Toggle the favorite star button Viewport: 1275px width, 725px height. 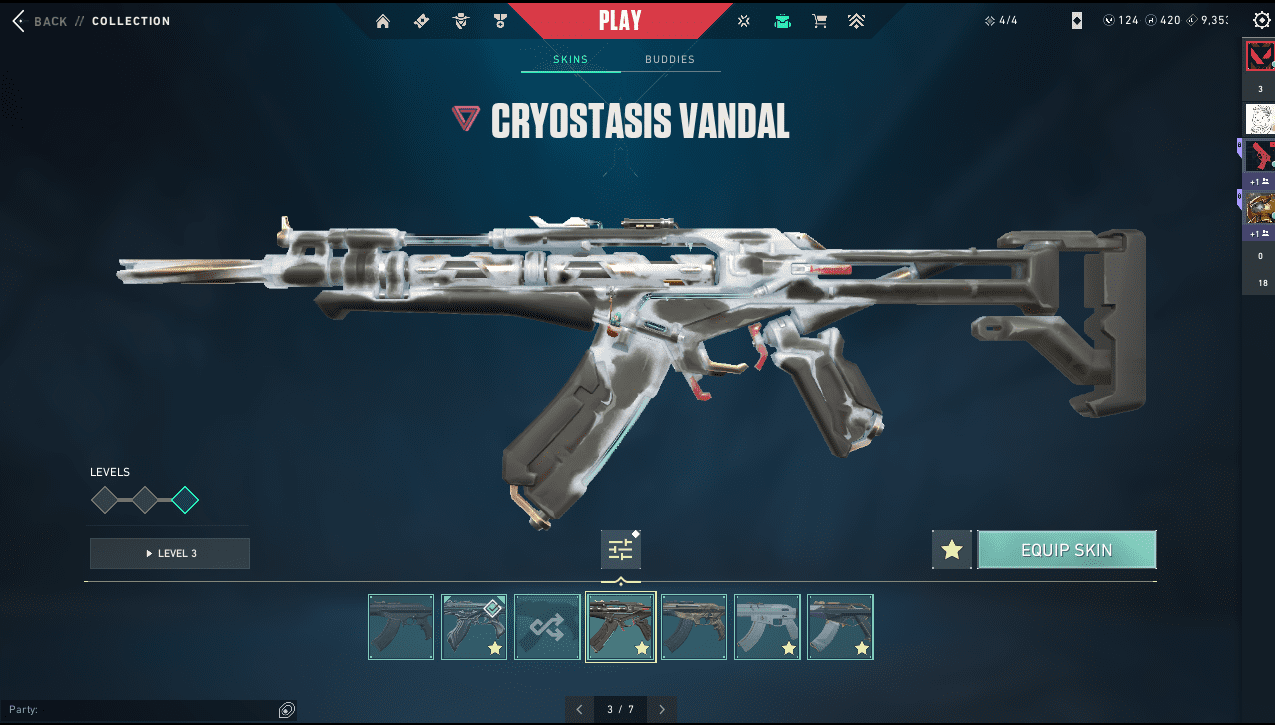point(952,550)
